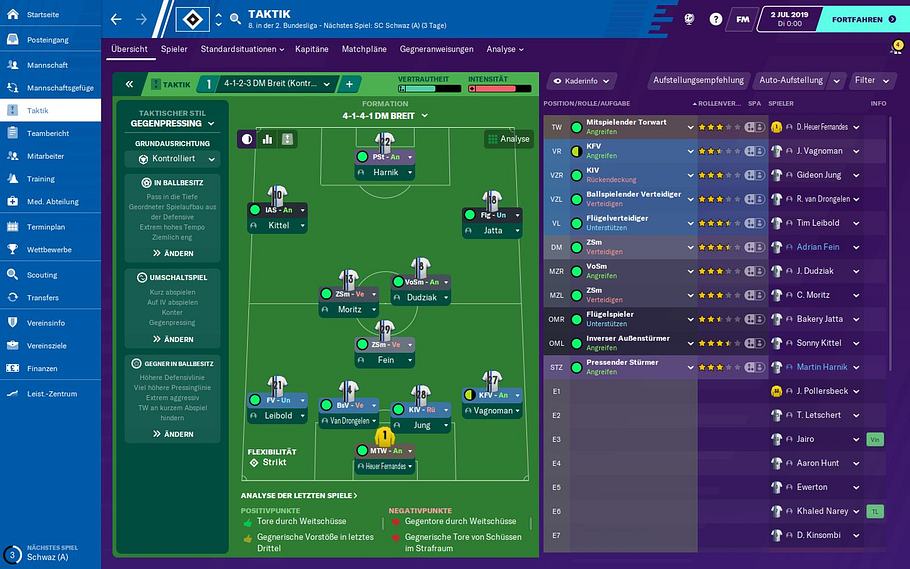Viewport: 910px width, 569px height.
Task: Open the Kaderinfo dropdown
Action: point(580,80)
